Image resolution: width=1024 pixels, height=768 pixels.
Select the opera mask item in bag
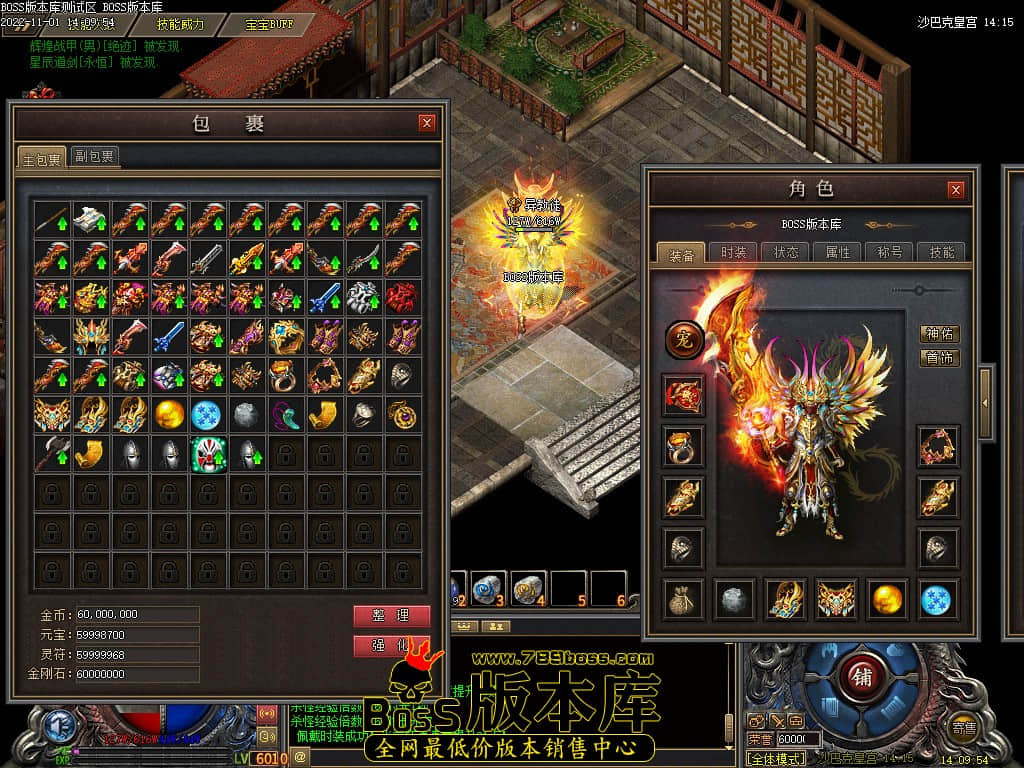pyautogui.click(x=209, y=453)
